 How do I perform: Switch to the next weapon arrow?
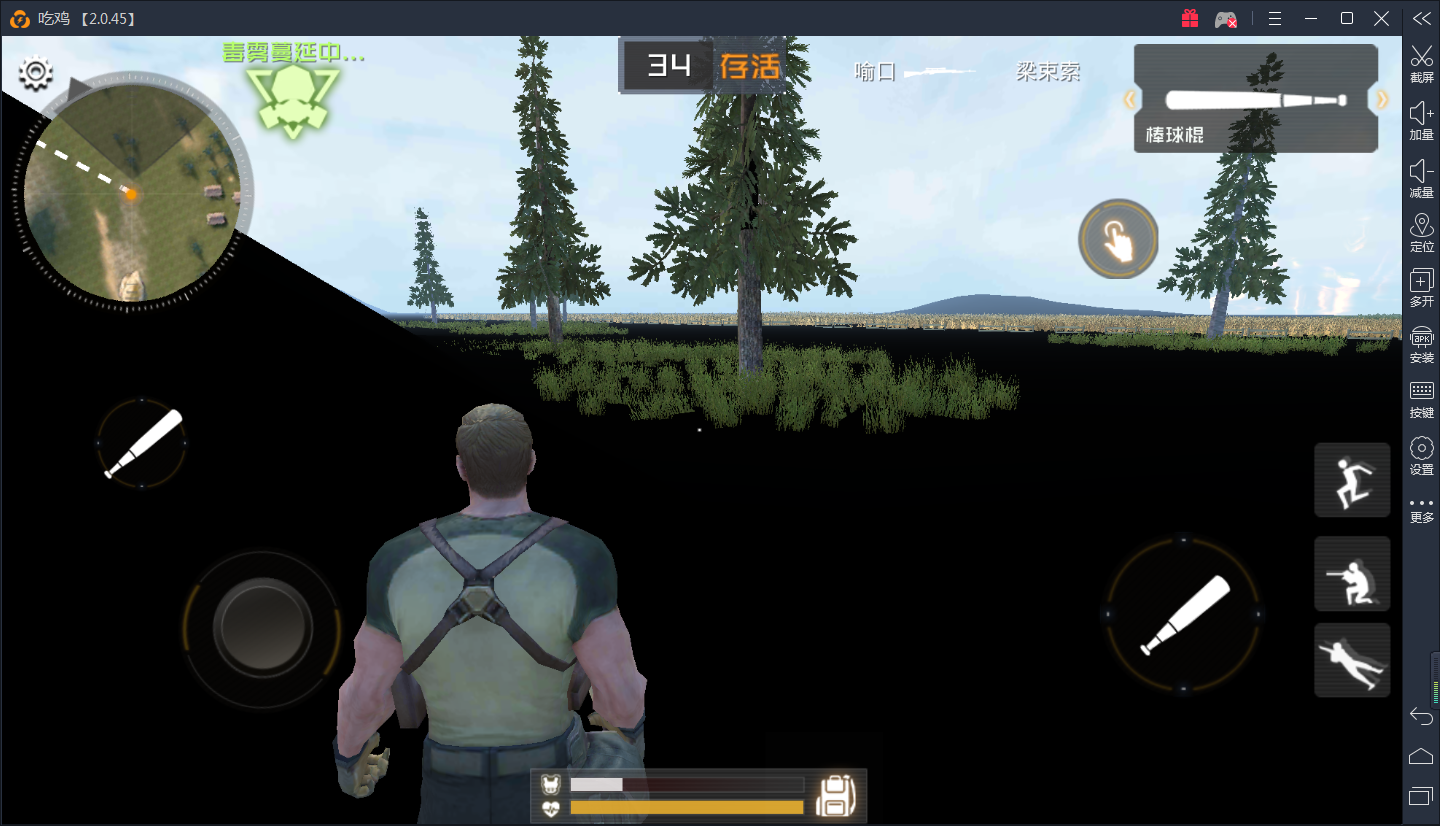click(1383, 99)
